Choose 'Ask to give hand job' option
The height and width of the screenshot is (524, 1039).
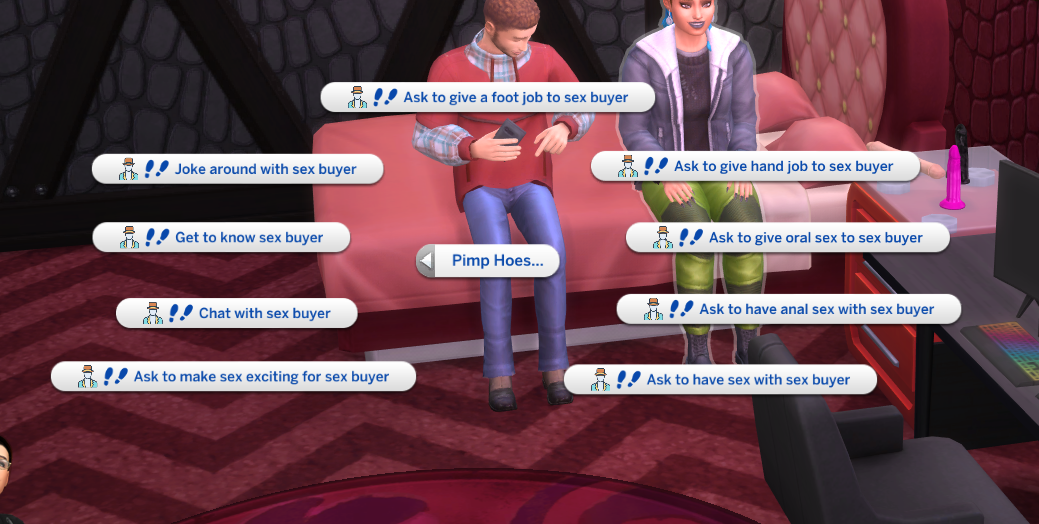(755, 166)
